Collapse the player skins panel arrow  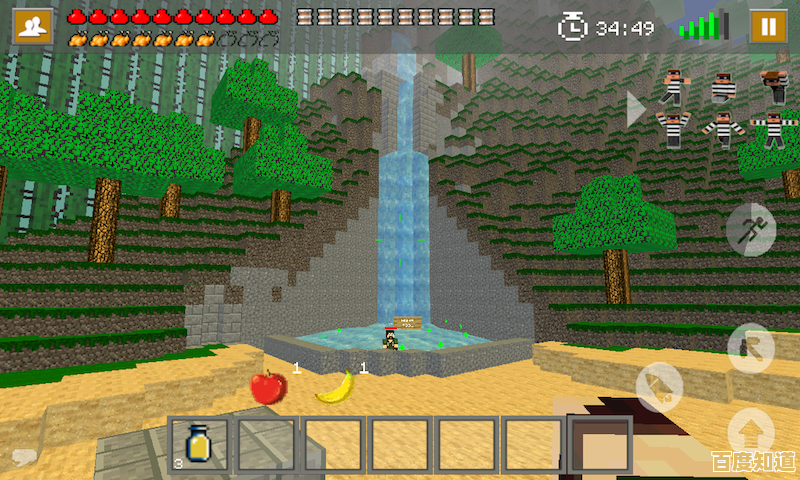tap(636, 109)
